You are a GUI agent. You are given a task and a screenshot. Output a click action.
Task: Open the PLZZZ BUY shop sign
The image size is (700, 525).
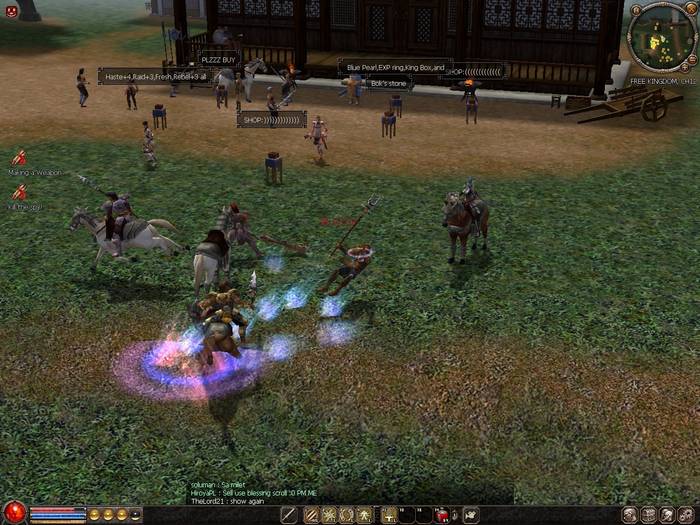click(216, 60)
